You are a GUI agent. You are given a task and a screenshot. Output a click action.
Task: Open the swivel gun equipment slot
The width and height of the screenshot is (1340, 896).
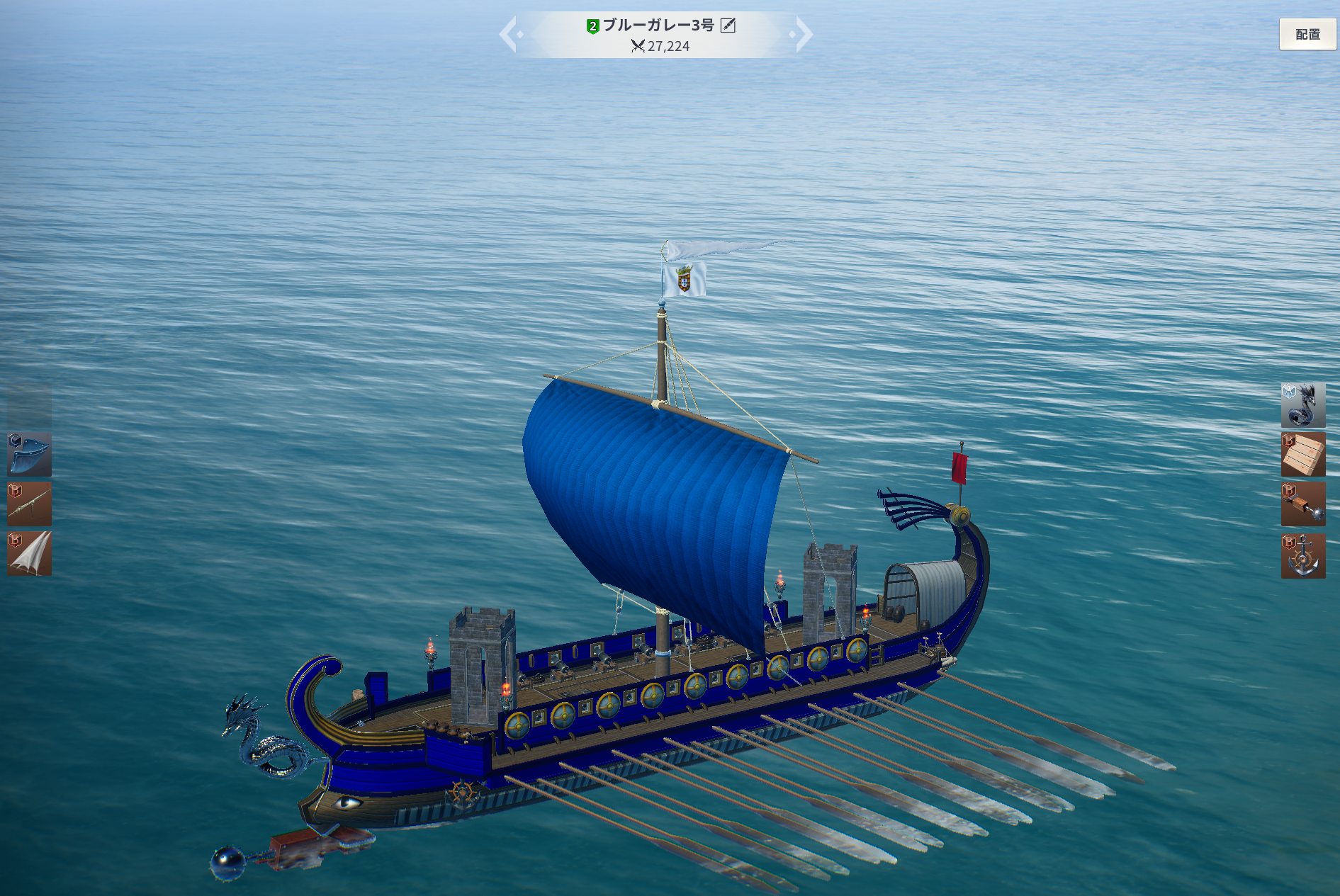tap(30, 504)
